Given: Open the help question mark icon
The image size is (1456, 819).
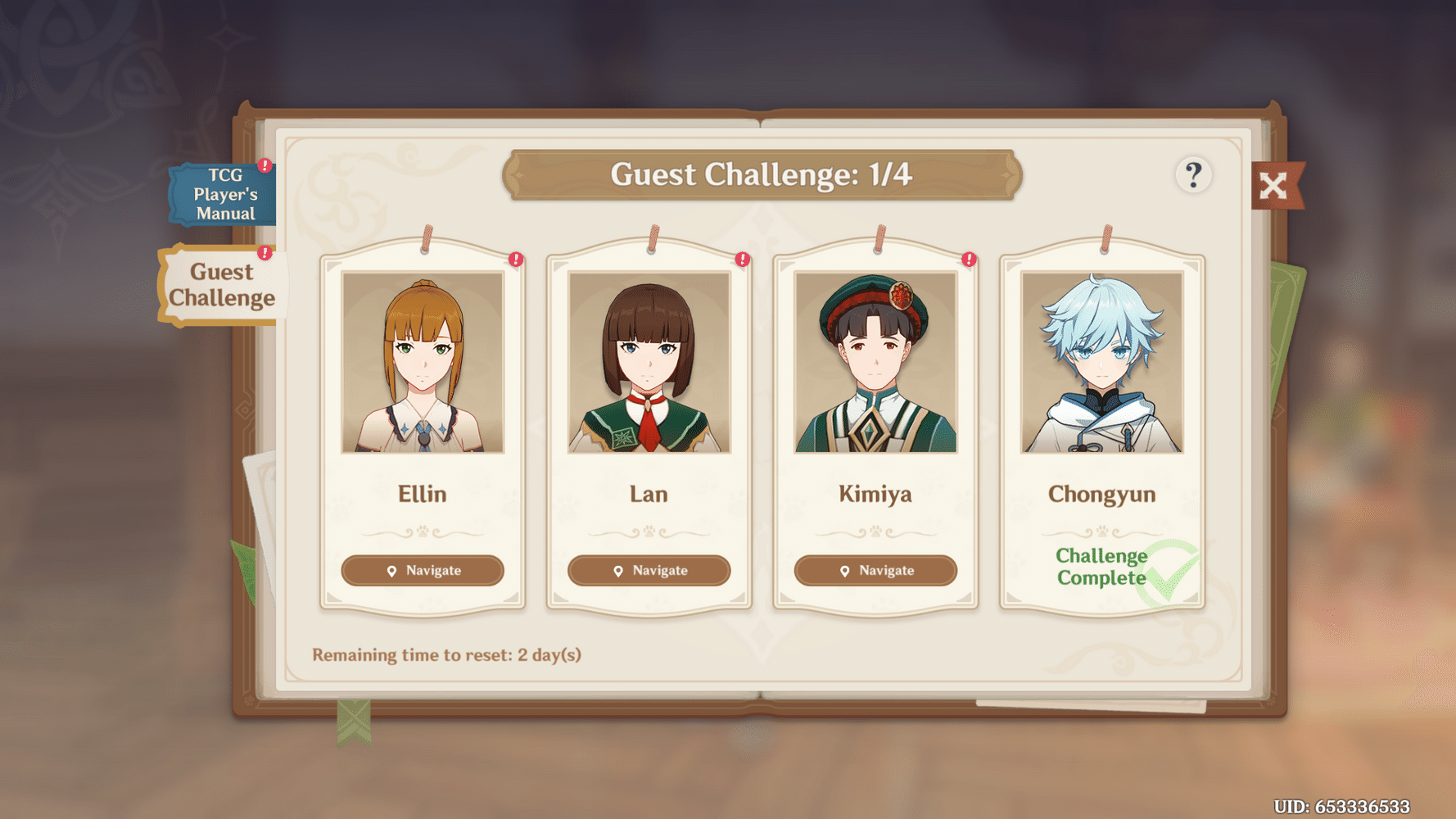Looking at the screenshot, I should pyautogui.click(x=1194, y=172).
